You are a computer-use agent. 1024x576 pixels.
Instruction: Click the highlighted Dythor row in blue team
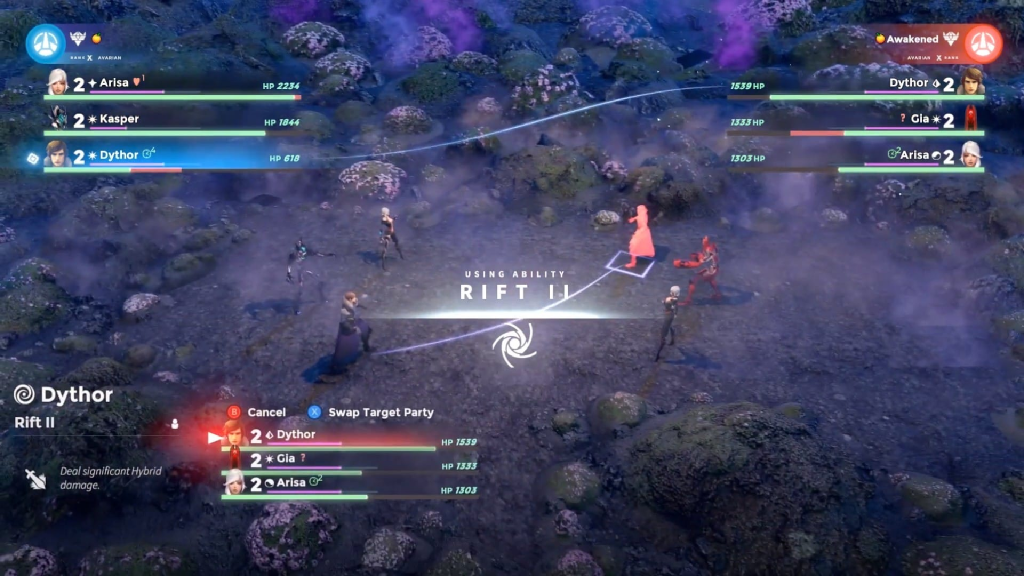click(x=170, y=157)
